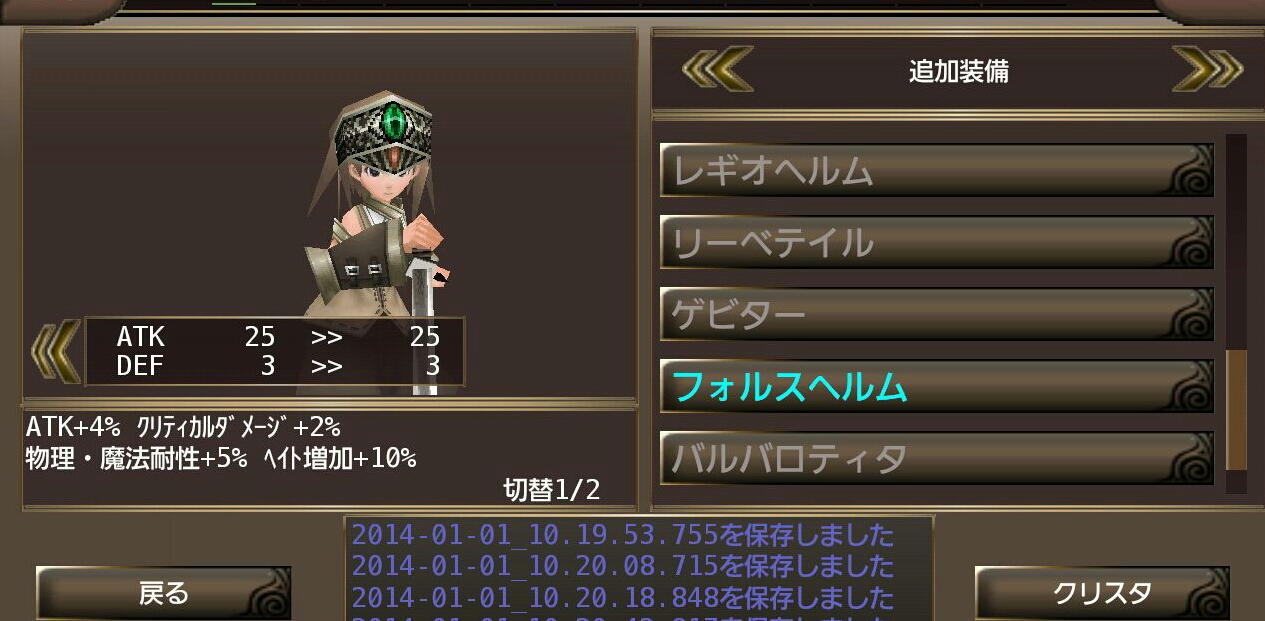Click the equipment list scrollbar
This screenshot has height=621, width=1265.
(x=1236, y=410)
